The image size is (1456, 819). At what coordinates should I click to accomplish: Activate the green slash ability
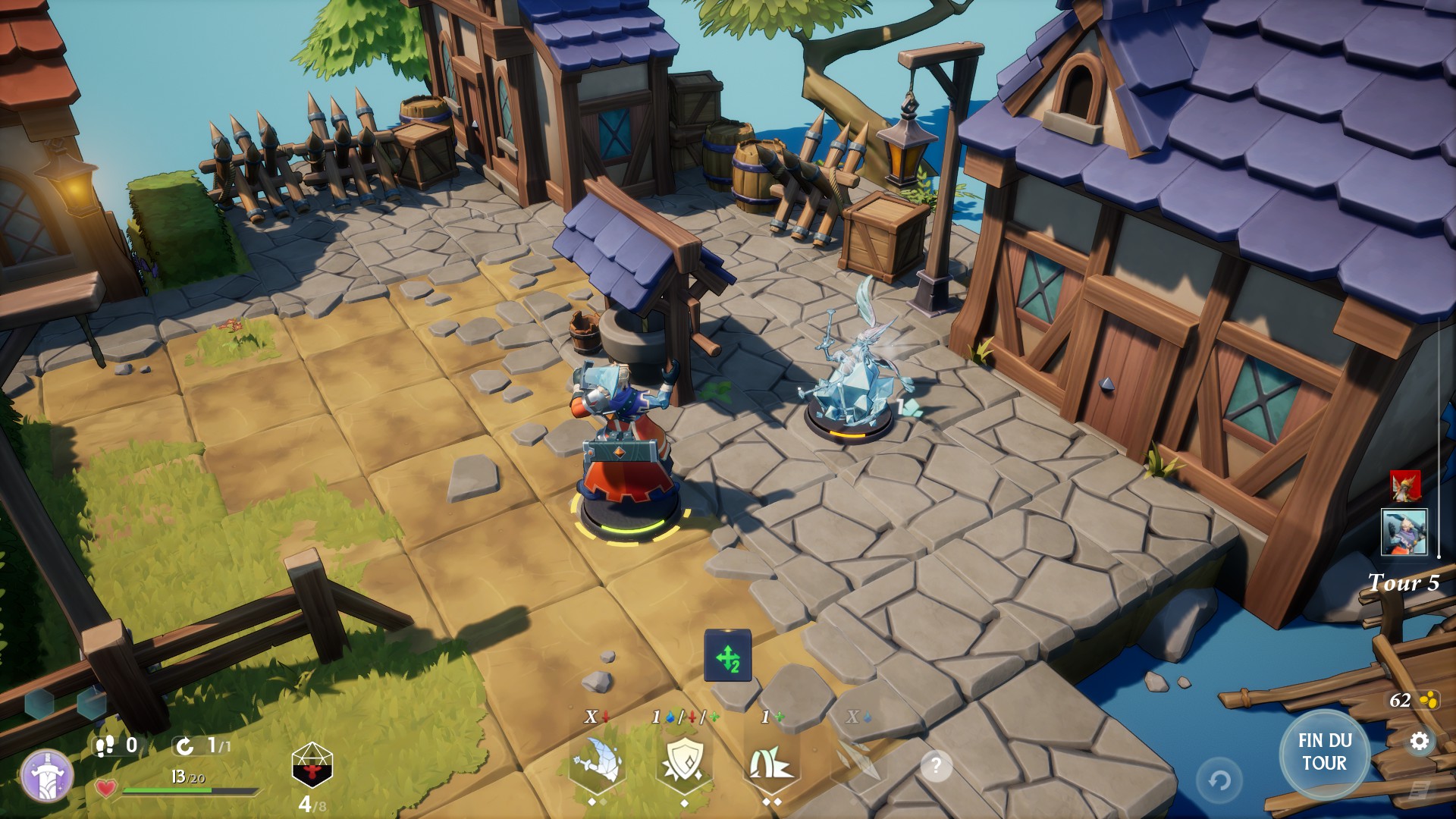point(770,761)
